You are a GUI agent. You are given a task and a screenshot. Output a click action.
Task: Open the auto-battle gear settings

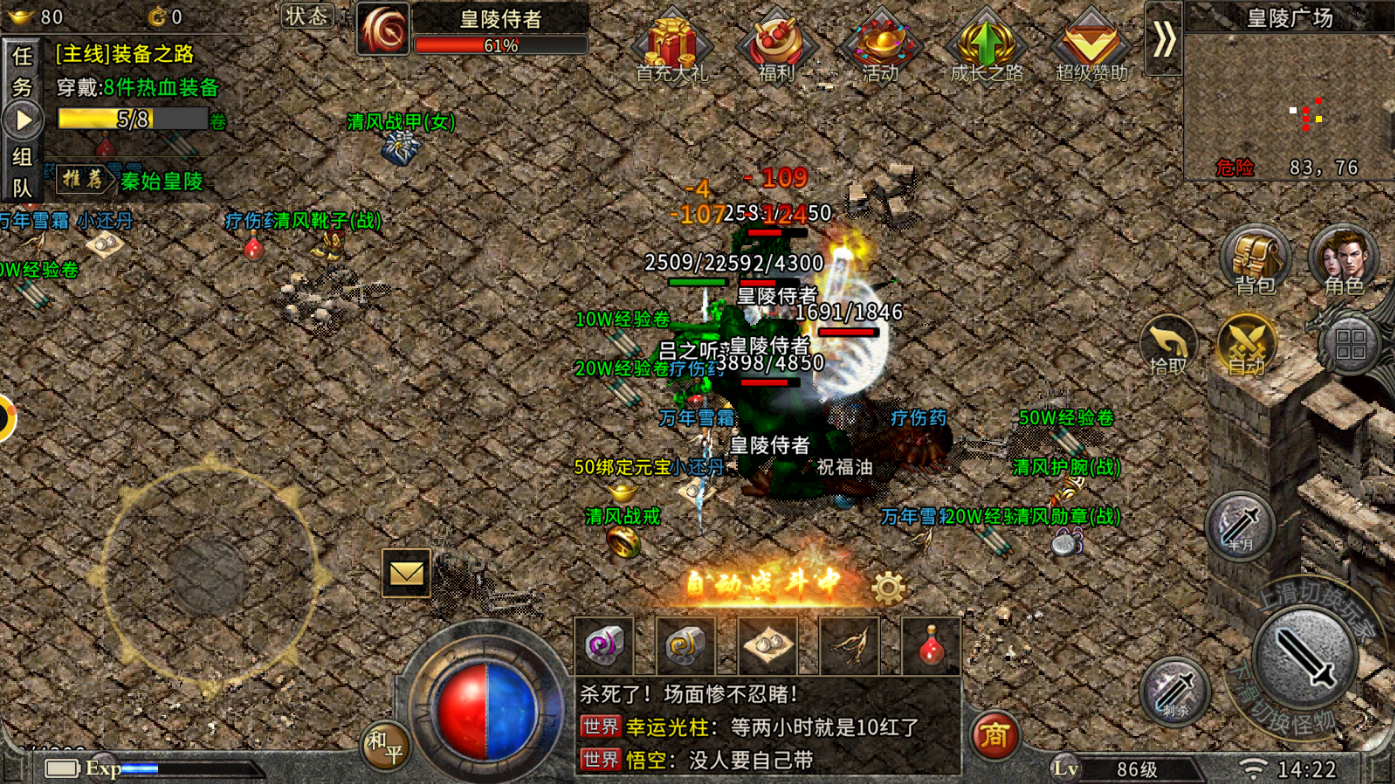point(888,588)
